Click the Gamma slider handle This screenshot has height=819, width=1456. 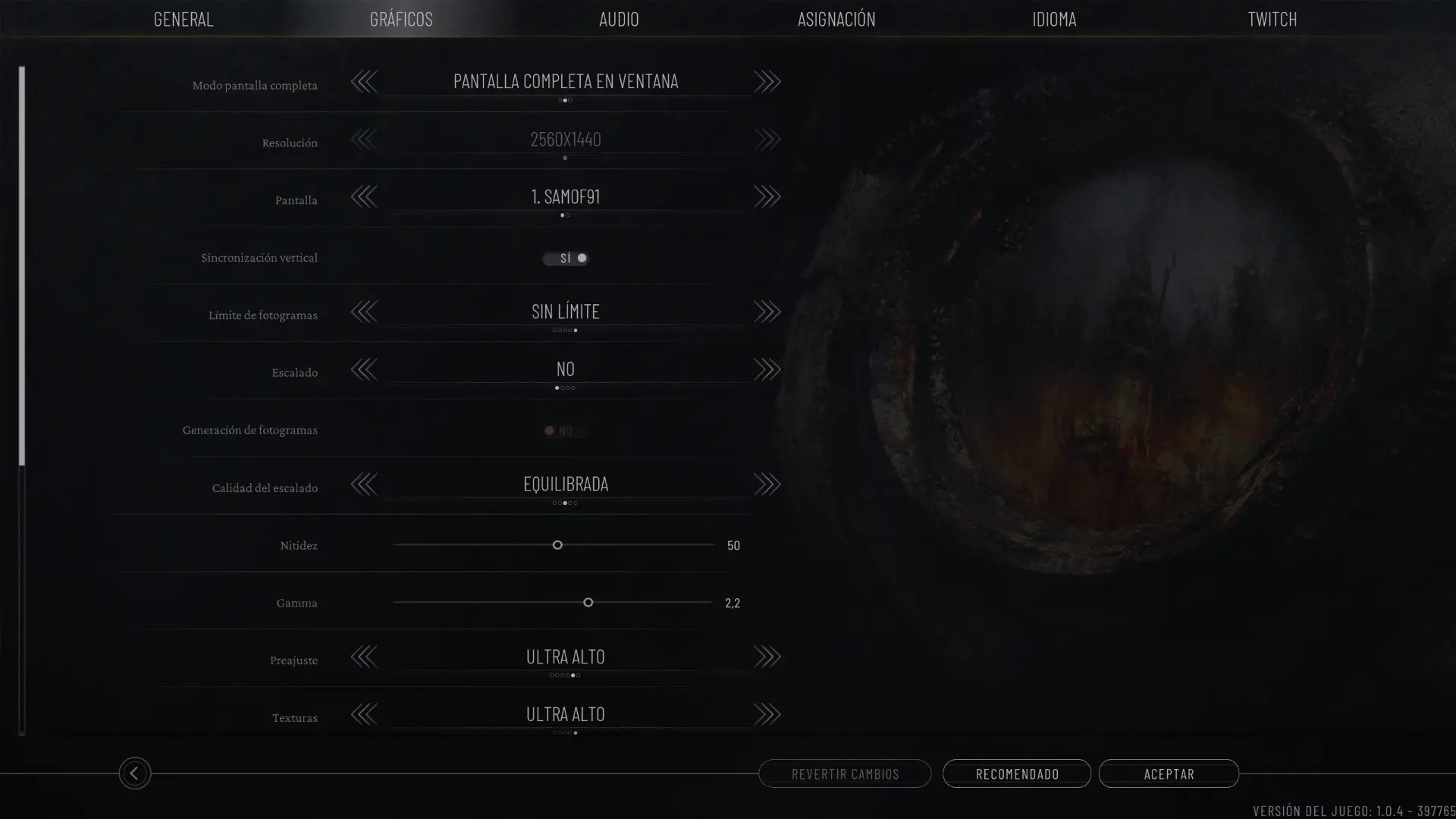(588, 603)
